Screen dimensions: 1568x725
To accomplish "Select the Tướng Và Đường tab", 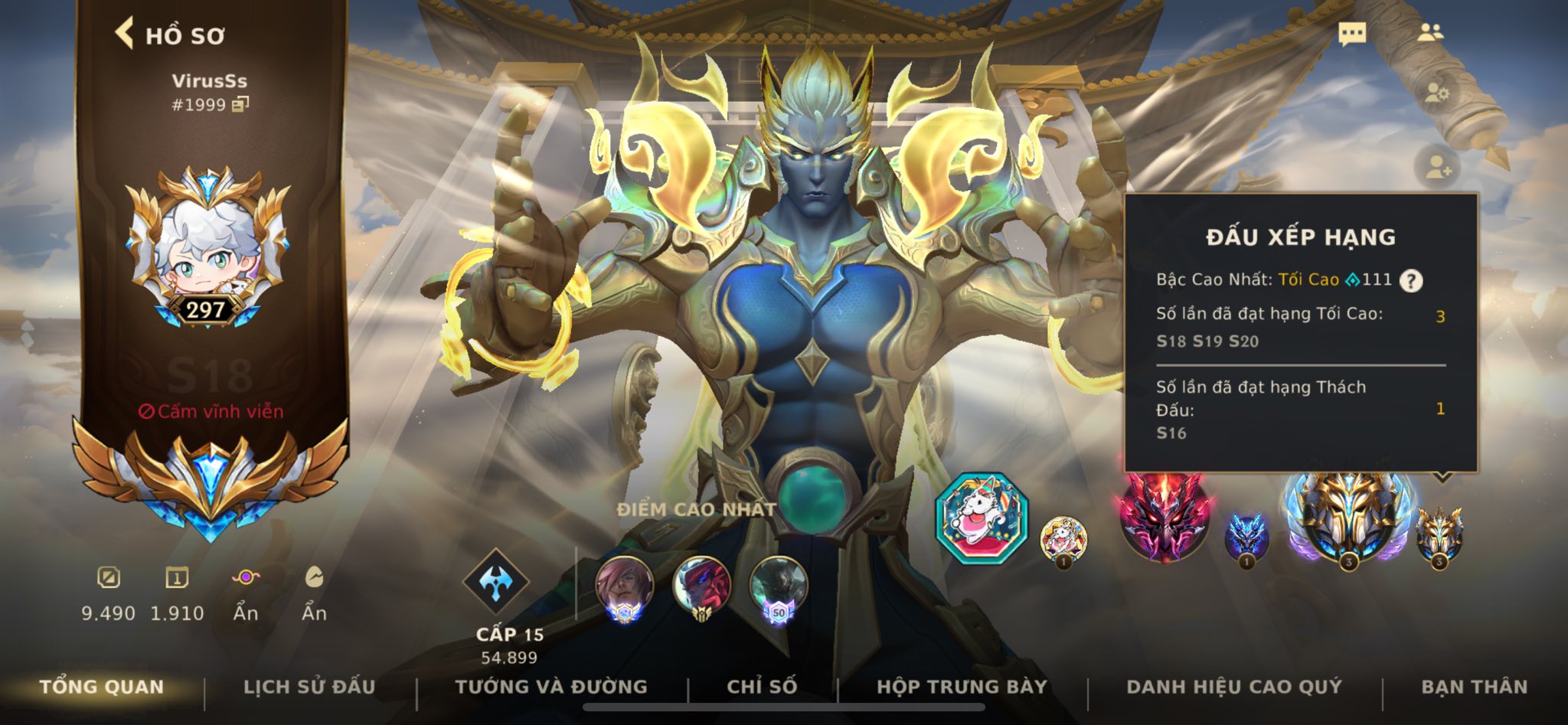I will pyautogui.click(x=551, y=687).
